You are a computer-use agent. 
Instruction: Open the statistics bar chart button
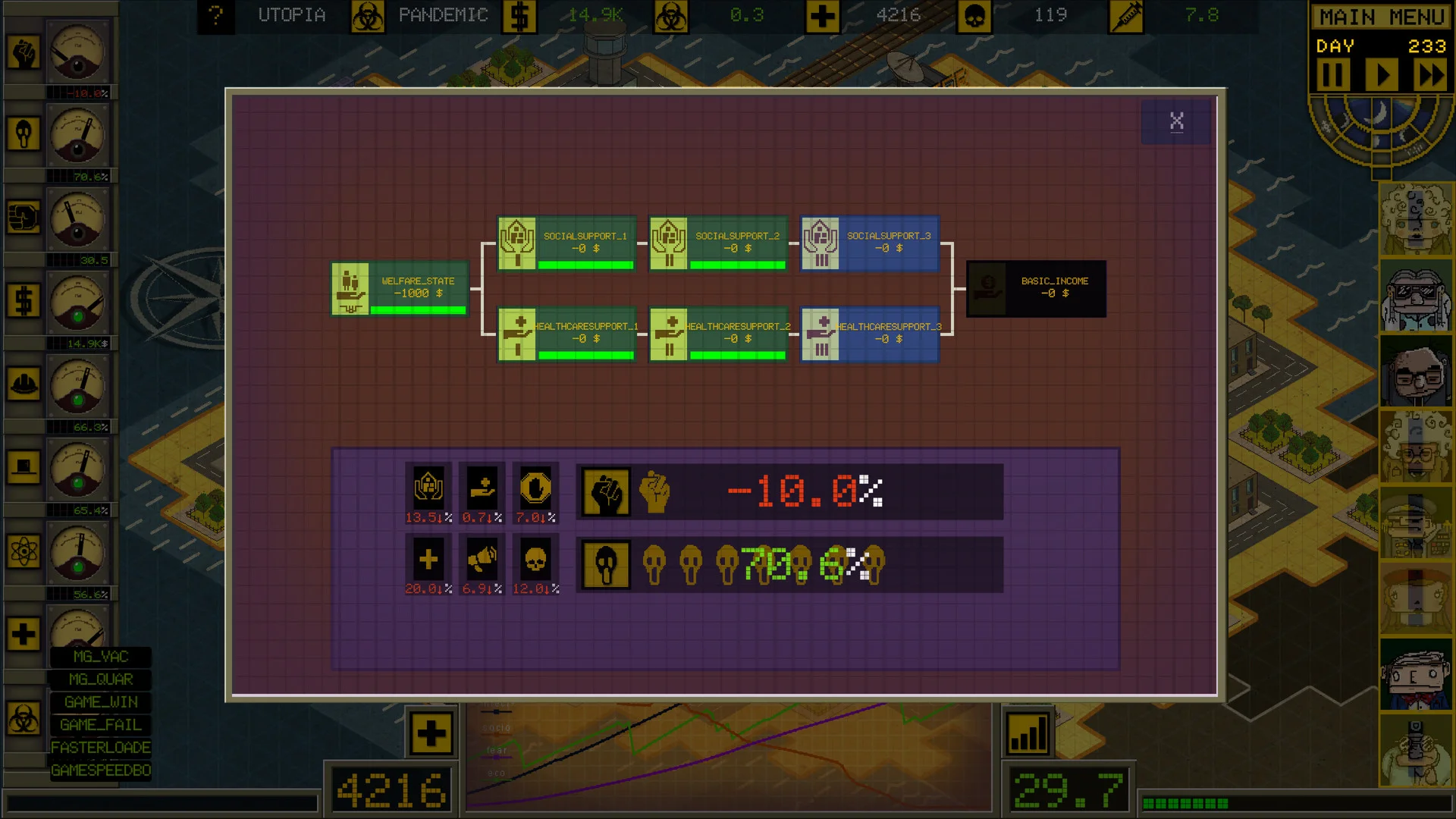pos(1028,733)
